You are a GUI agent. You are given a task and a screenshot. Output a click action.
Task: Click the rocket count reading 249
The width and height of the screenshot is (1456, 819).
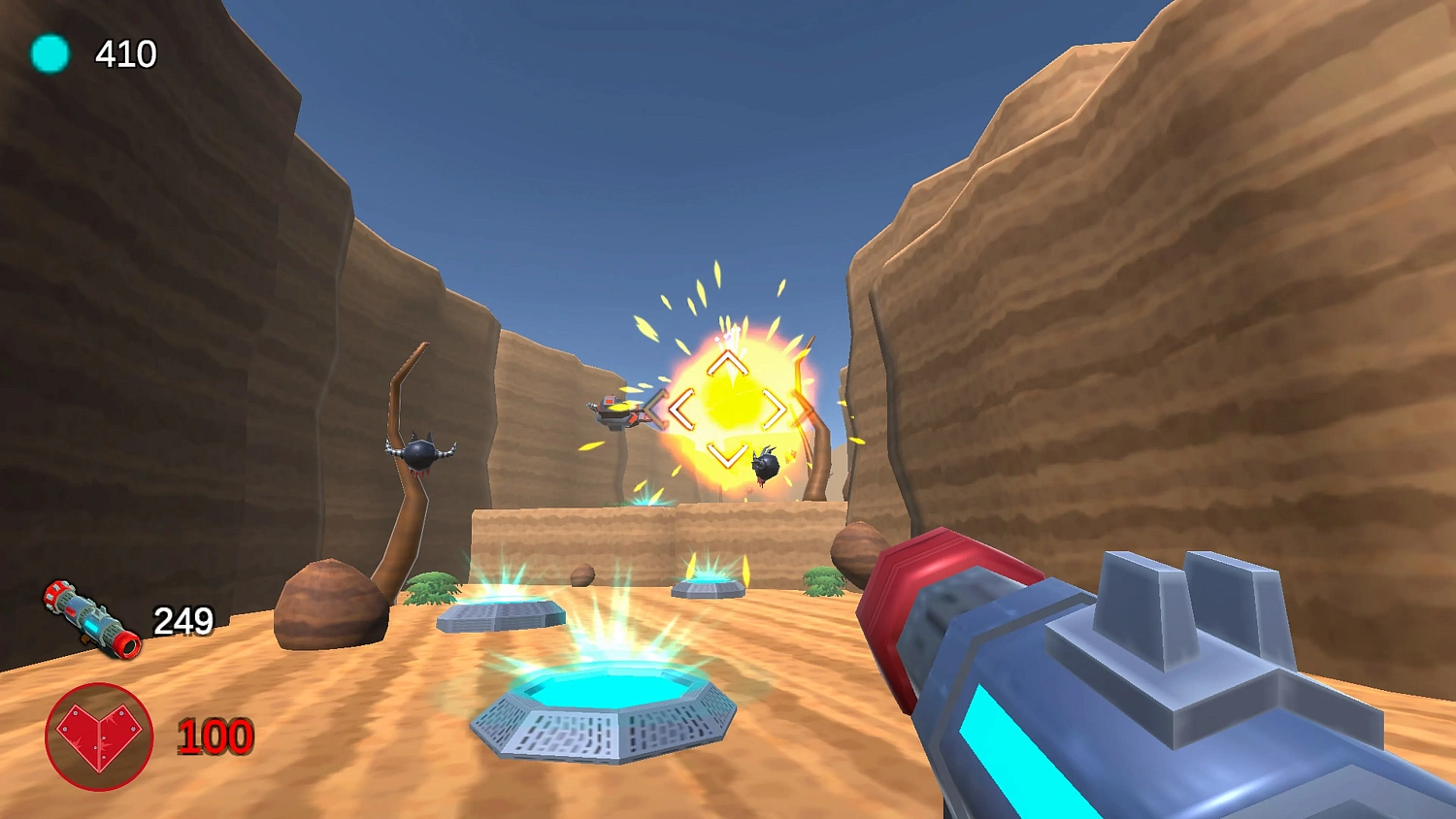[x=184, y=619]
